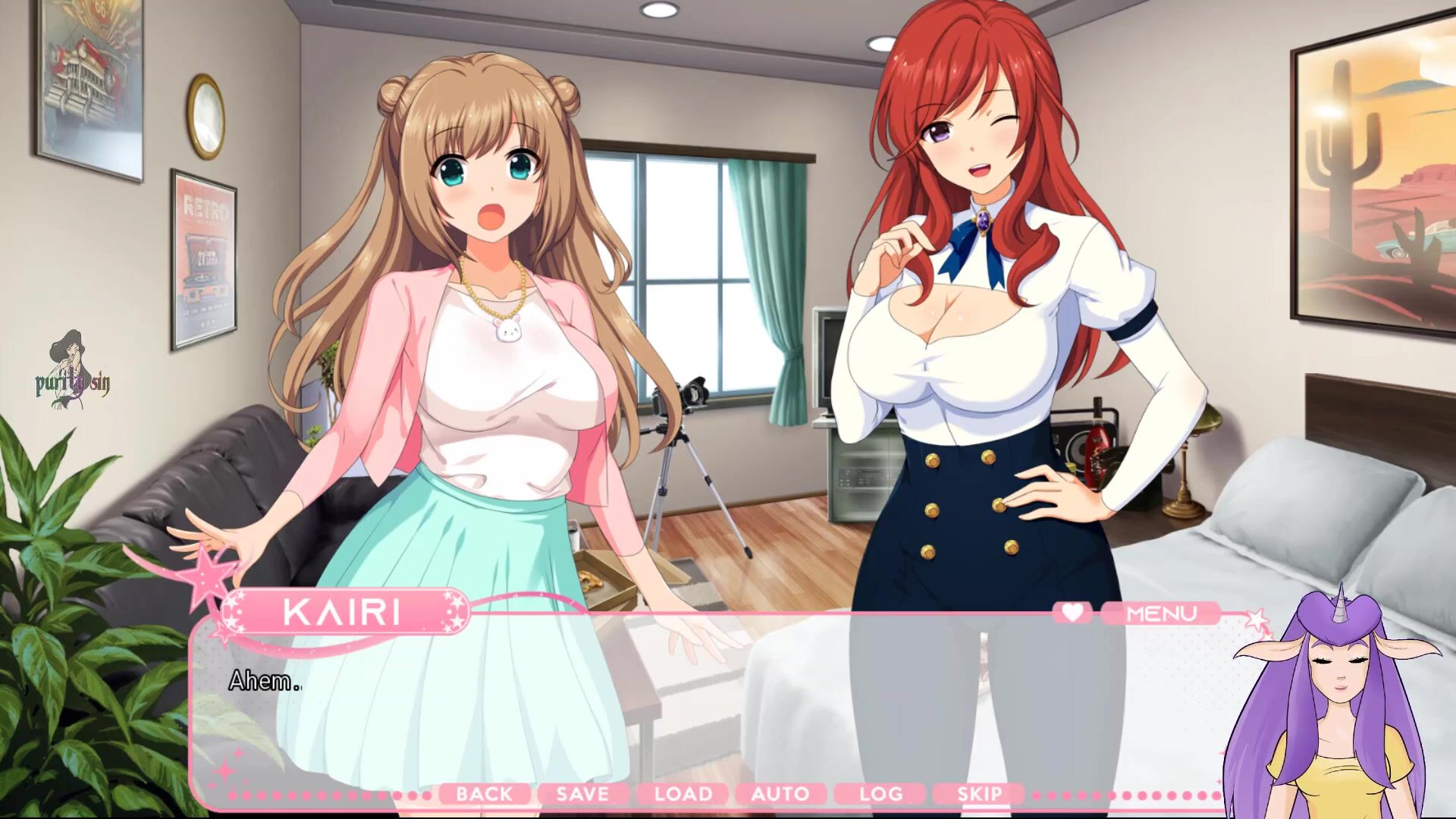Activate SKIP to fast-forward dialogue
The image size is (1456, 819).
pos(979,794)
